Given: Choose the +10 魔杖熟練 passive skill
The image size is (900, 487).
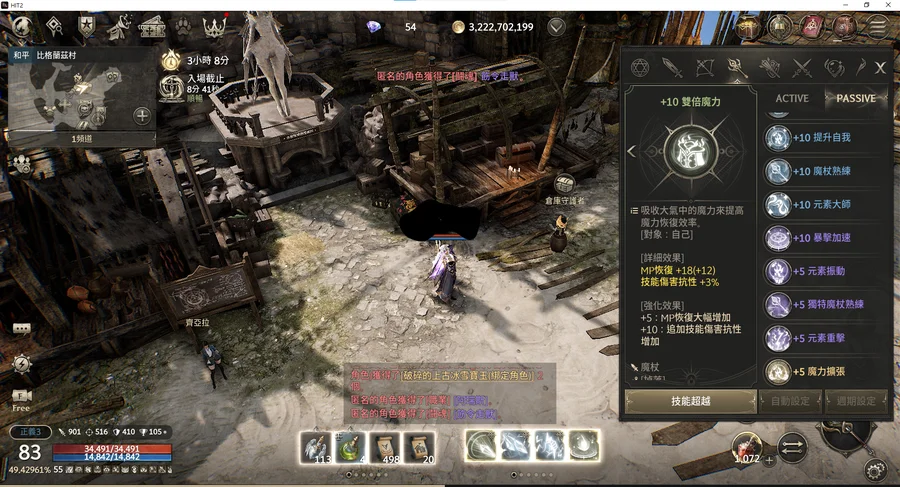Looking at the screenshot, I should (820, 171).
